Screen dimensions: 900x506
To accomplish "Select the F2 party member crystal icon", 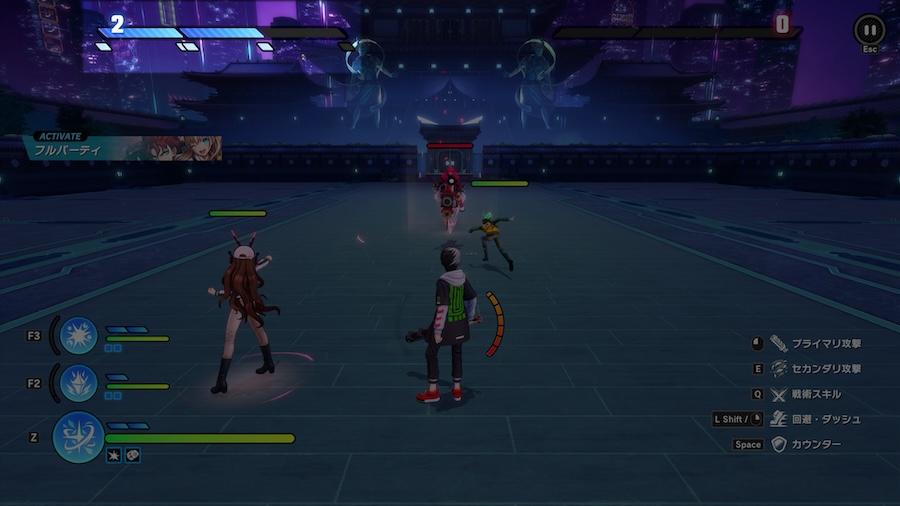I will click(x=77, y=383).
